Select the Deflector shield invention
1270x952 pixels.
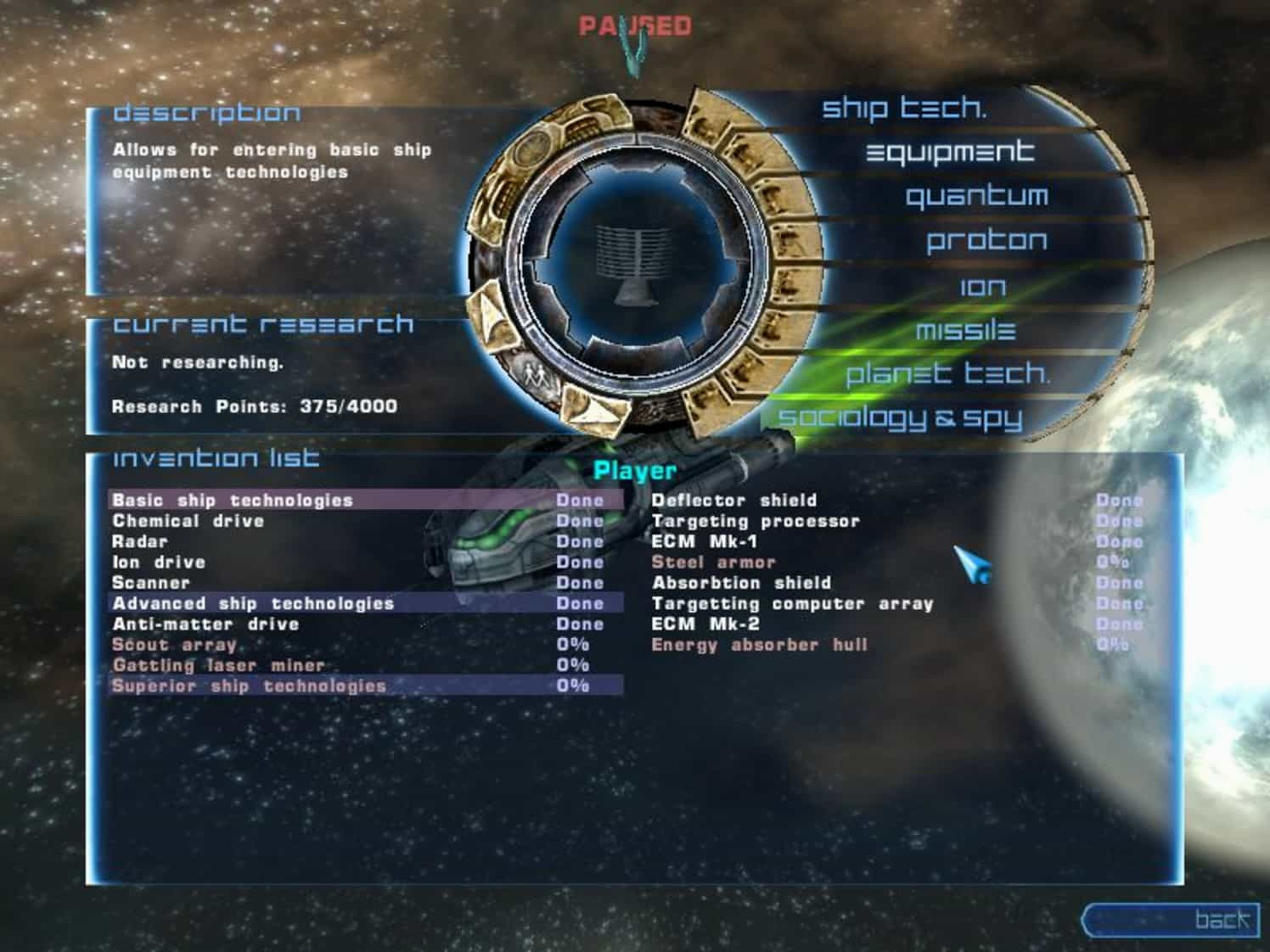pos(733,501)
